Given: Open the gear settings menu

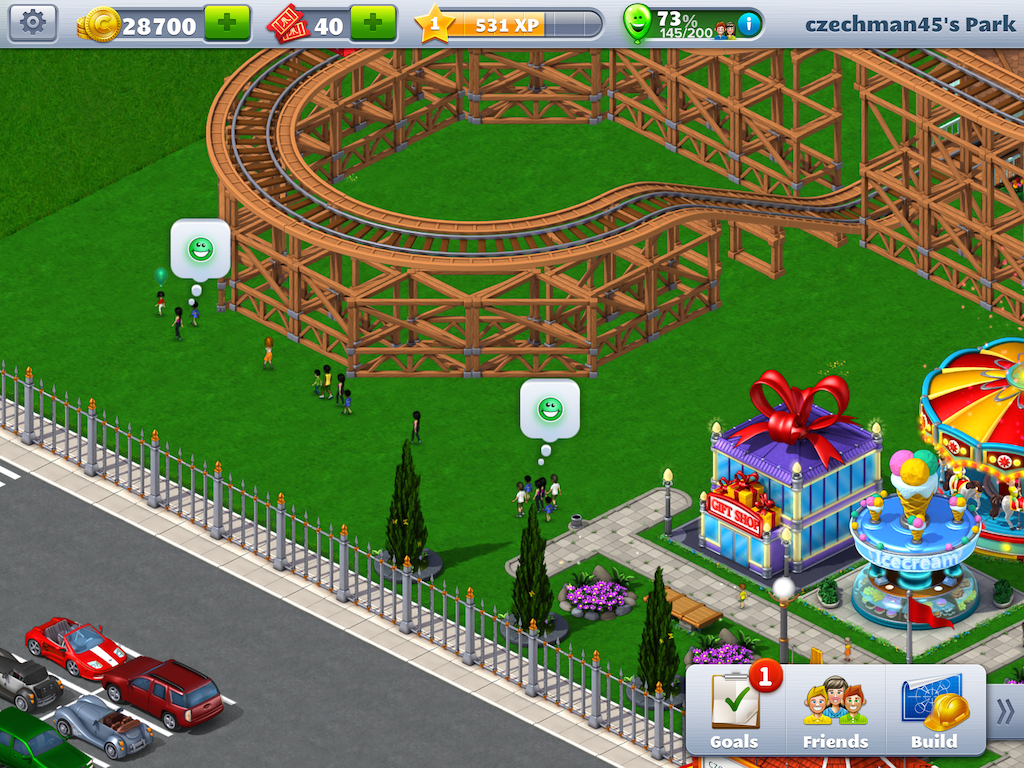Looking at the screenshot, I should tap(33, 23).
